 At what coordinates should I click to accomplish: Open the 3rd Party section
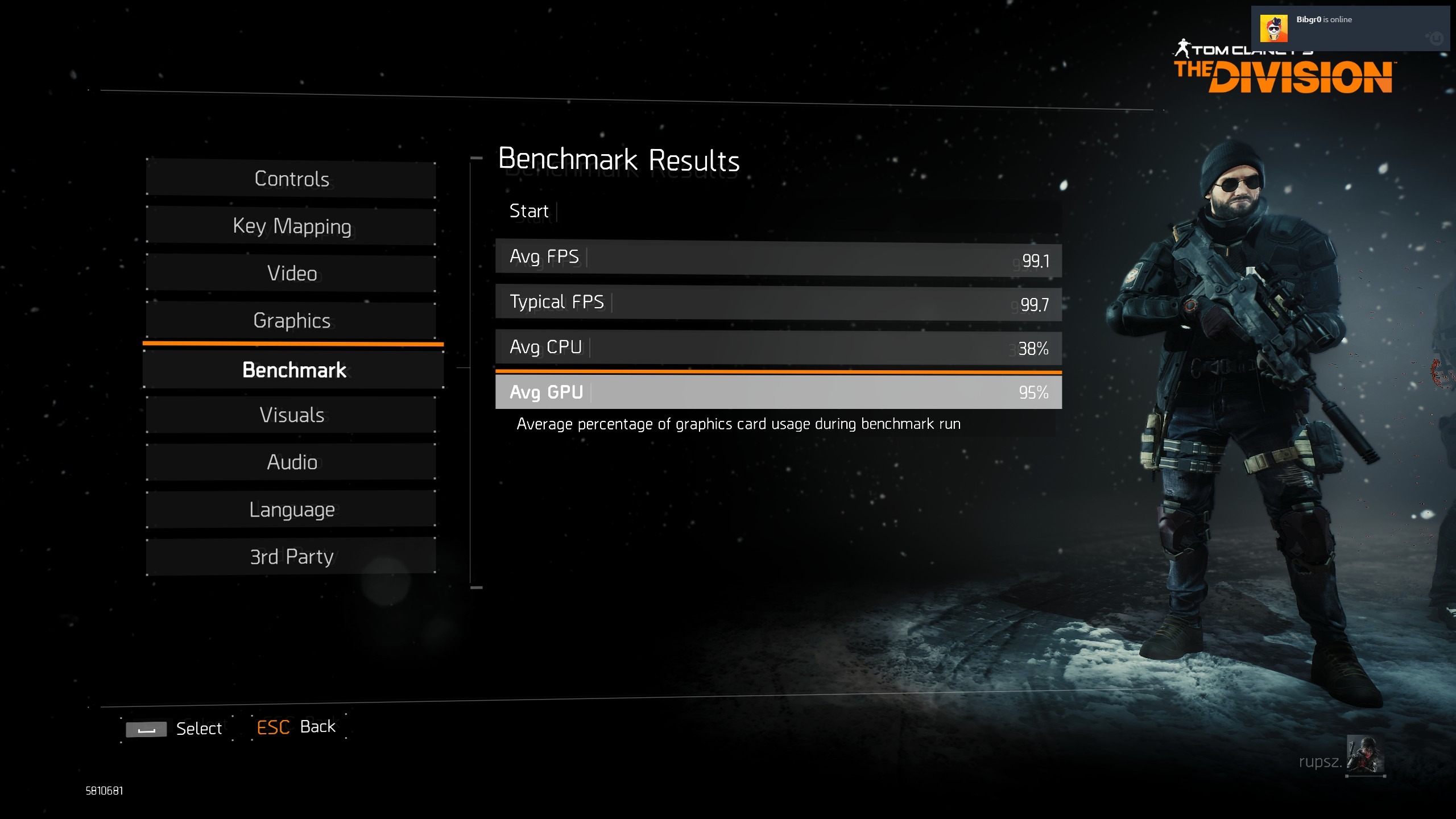(x=291, y=557)
